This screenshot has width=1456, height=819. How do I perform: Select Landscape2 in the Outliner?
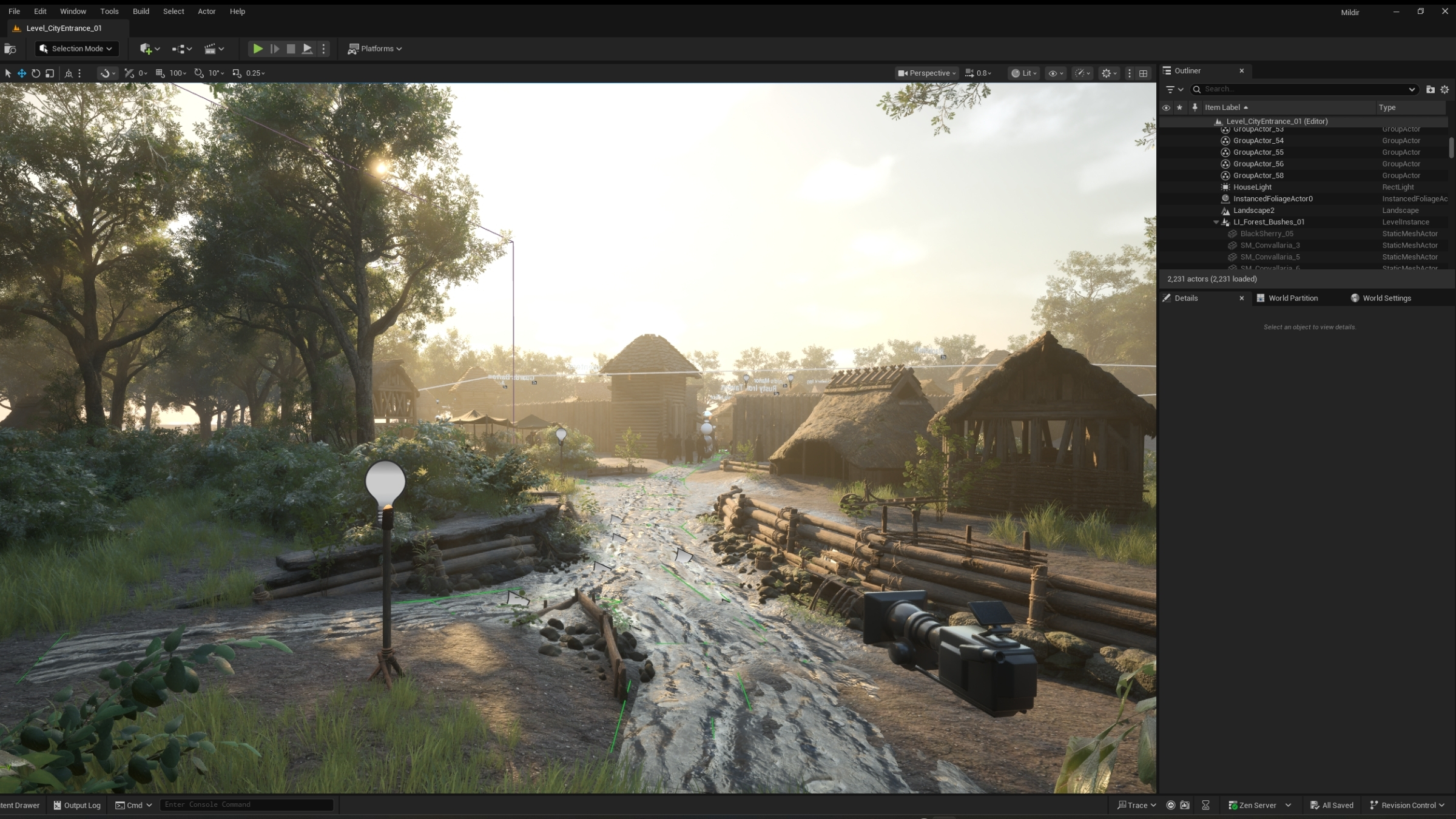[x=1253, y=211]
